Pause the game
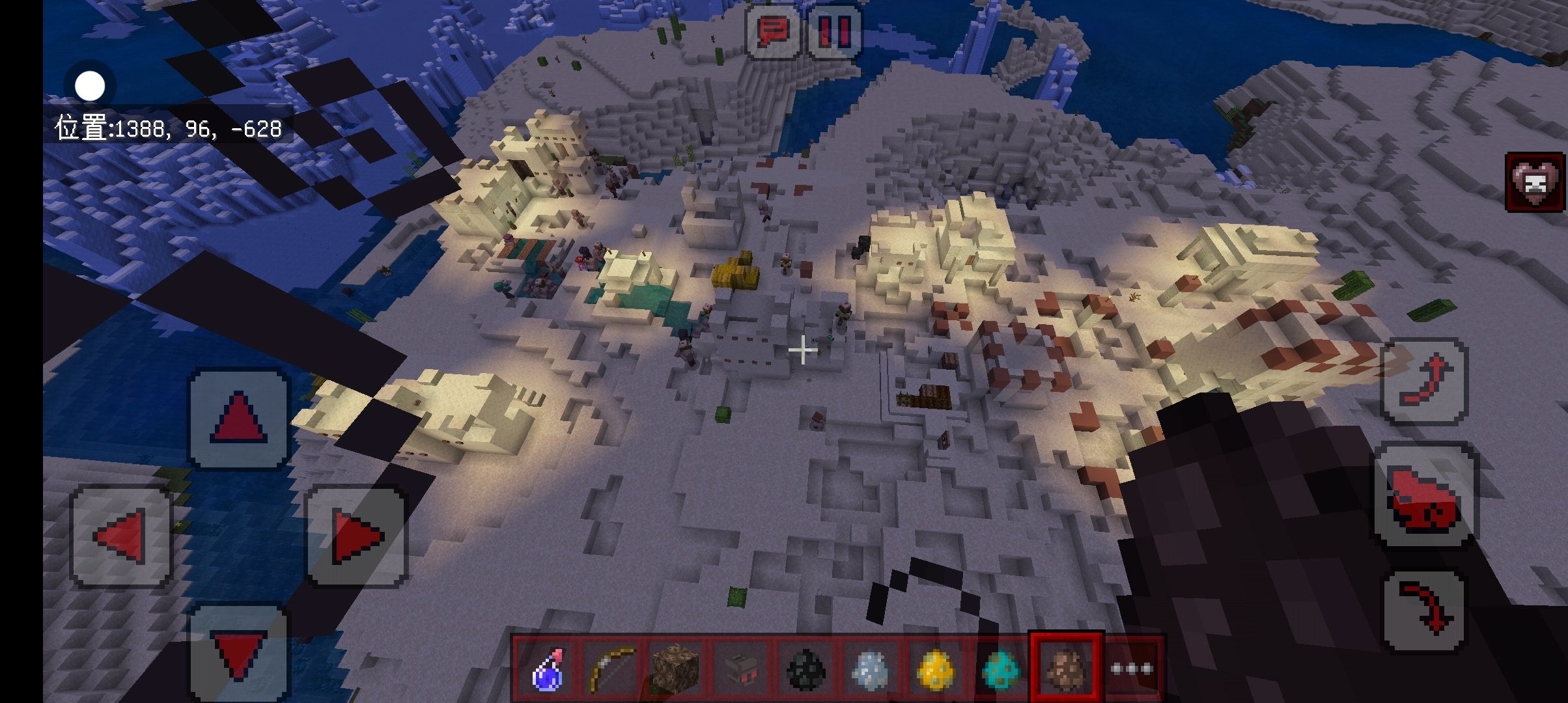Image resolution: width=1568 pixels, height=703 pixels. 834,31
